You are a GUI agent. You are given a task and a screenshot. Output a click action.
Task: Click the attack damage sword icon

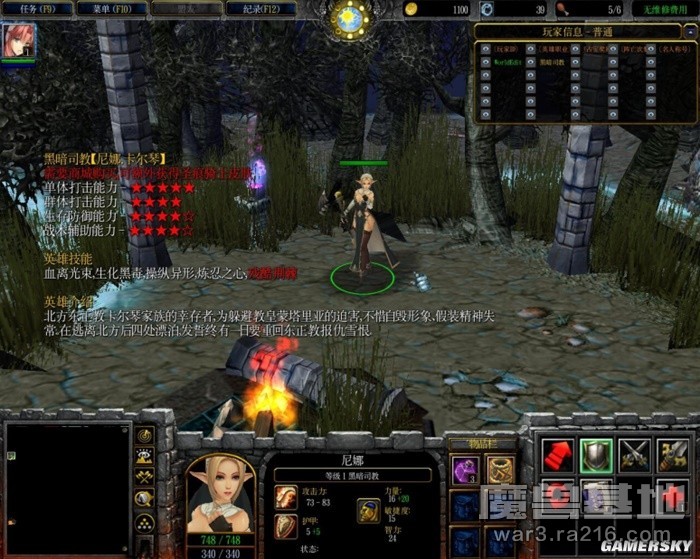click(x=286, y=496)
